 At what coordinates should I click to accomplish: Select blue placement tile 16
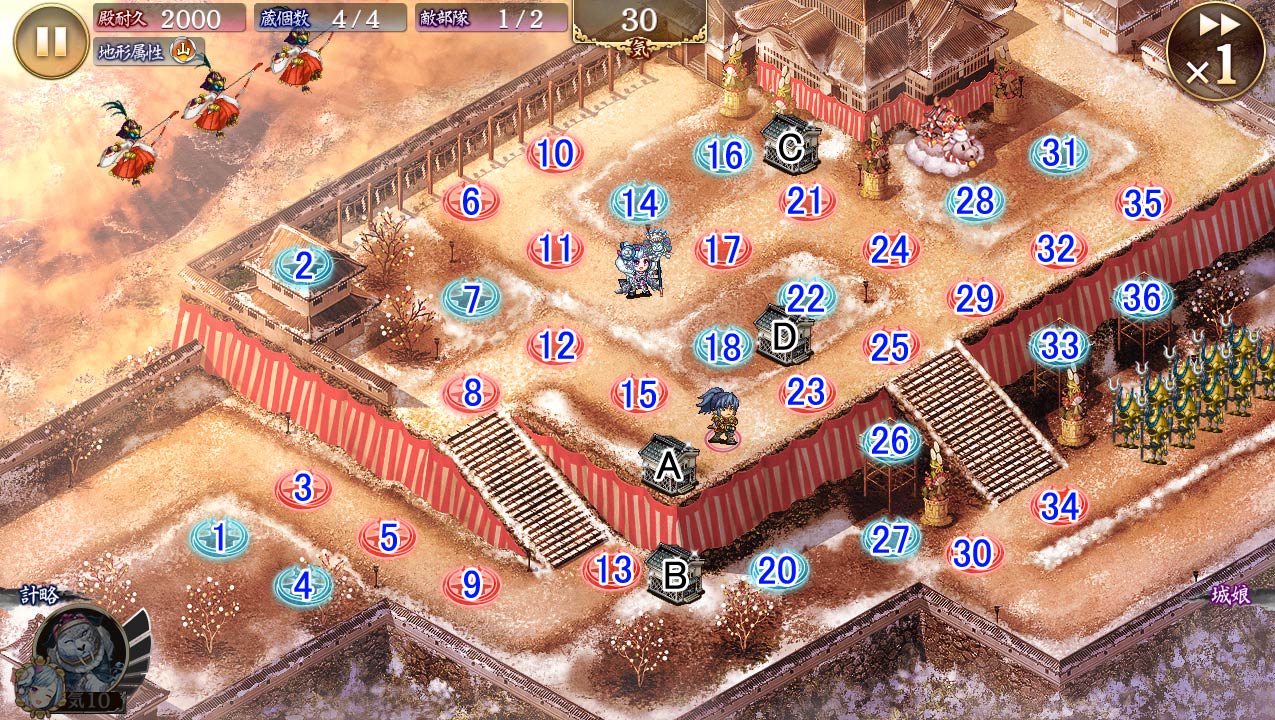click(x=724, y=155)
